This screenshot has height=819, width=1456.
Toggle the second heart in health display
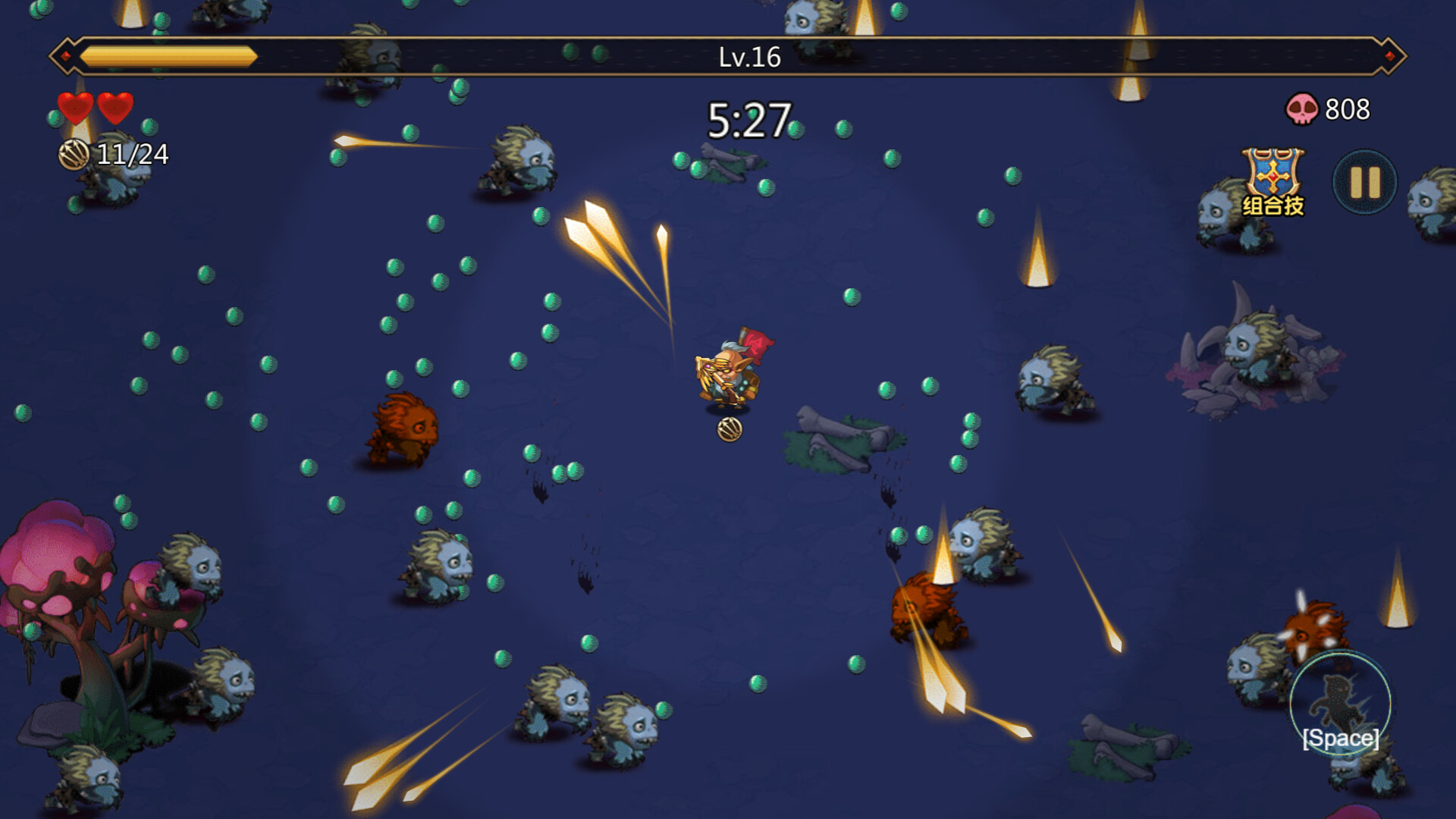tap(115, 107)
